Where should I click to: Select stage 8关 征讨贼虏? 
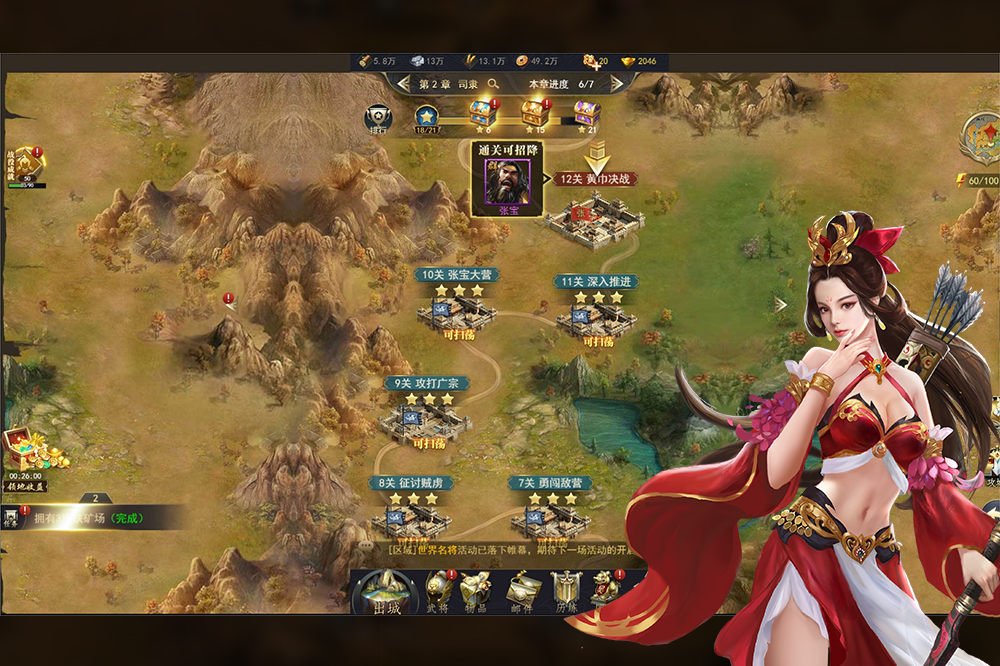coord(410,516)
